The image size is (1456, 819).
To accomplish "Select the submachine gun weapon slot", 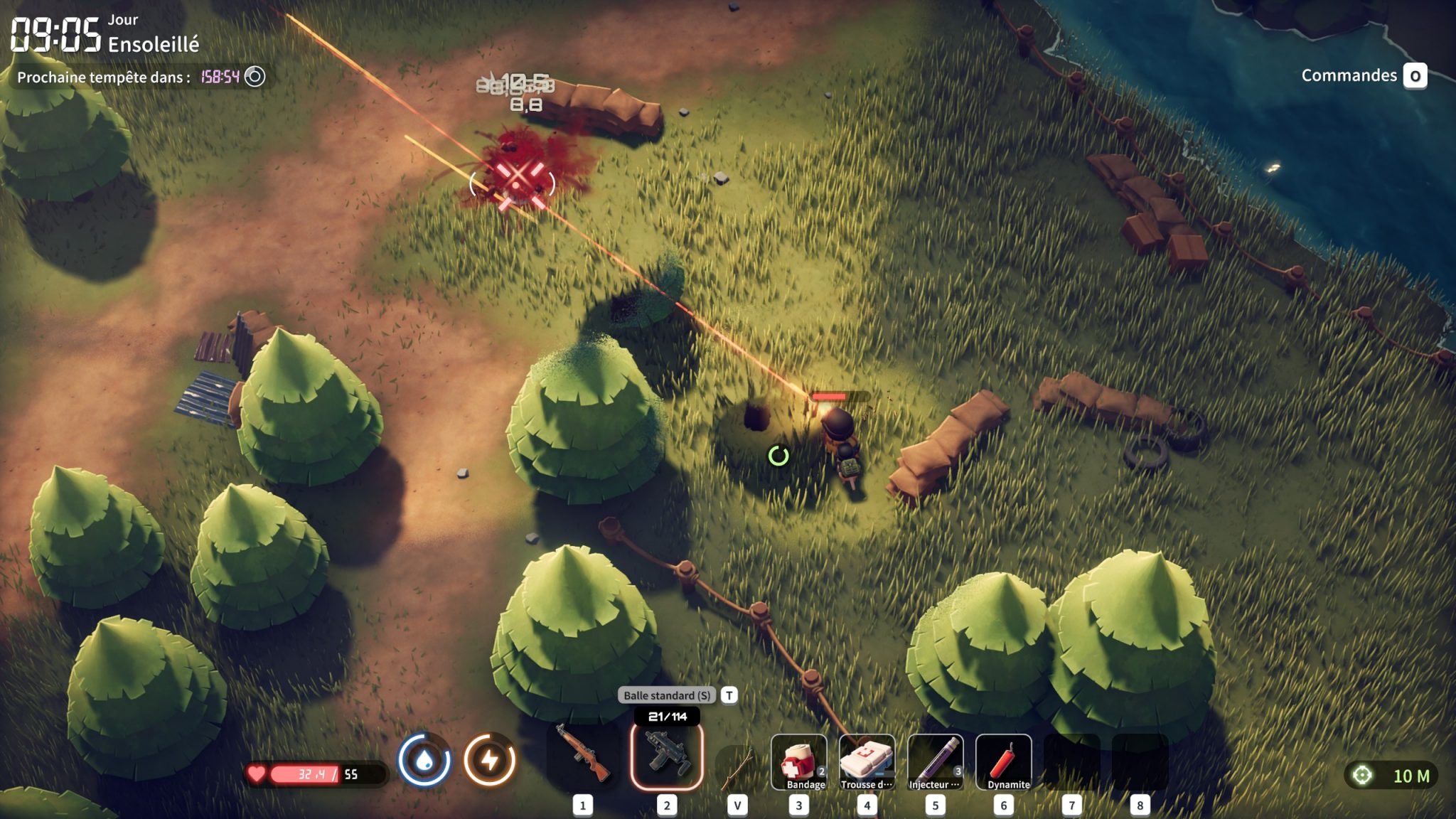I will (667, 758).
